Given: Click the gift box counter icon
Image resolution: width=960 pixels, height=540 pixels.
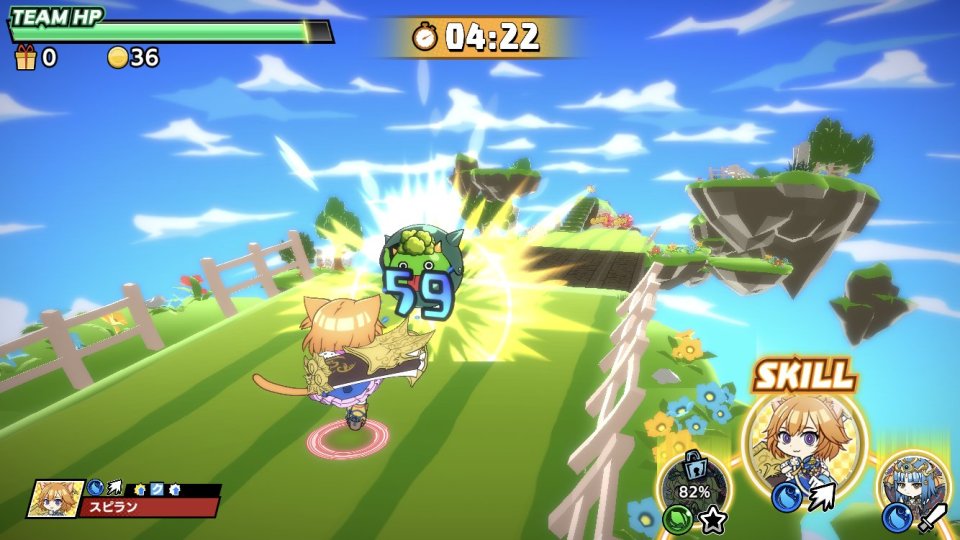Looking at the screenshot, I should (25, 58).
